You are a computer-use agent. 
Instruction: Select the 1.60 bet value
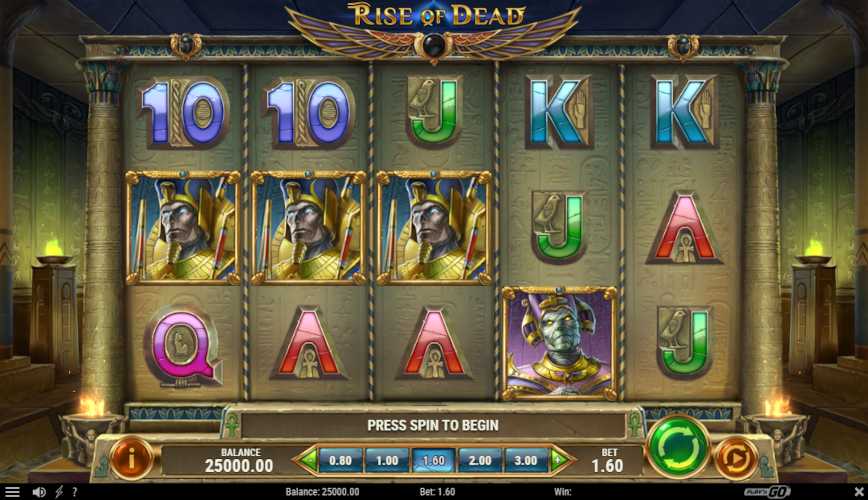click(x=433, y=461)
